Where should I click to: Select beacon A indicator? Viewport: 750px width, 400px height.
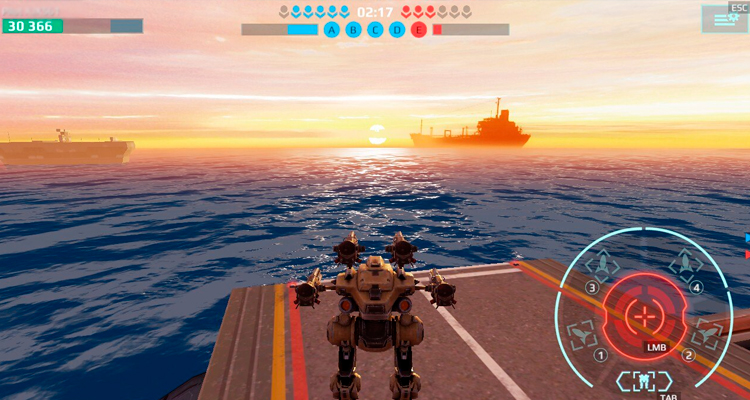coord(333,30)
